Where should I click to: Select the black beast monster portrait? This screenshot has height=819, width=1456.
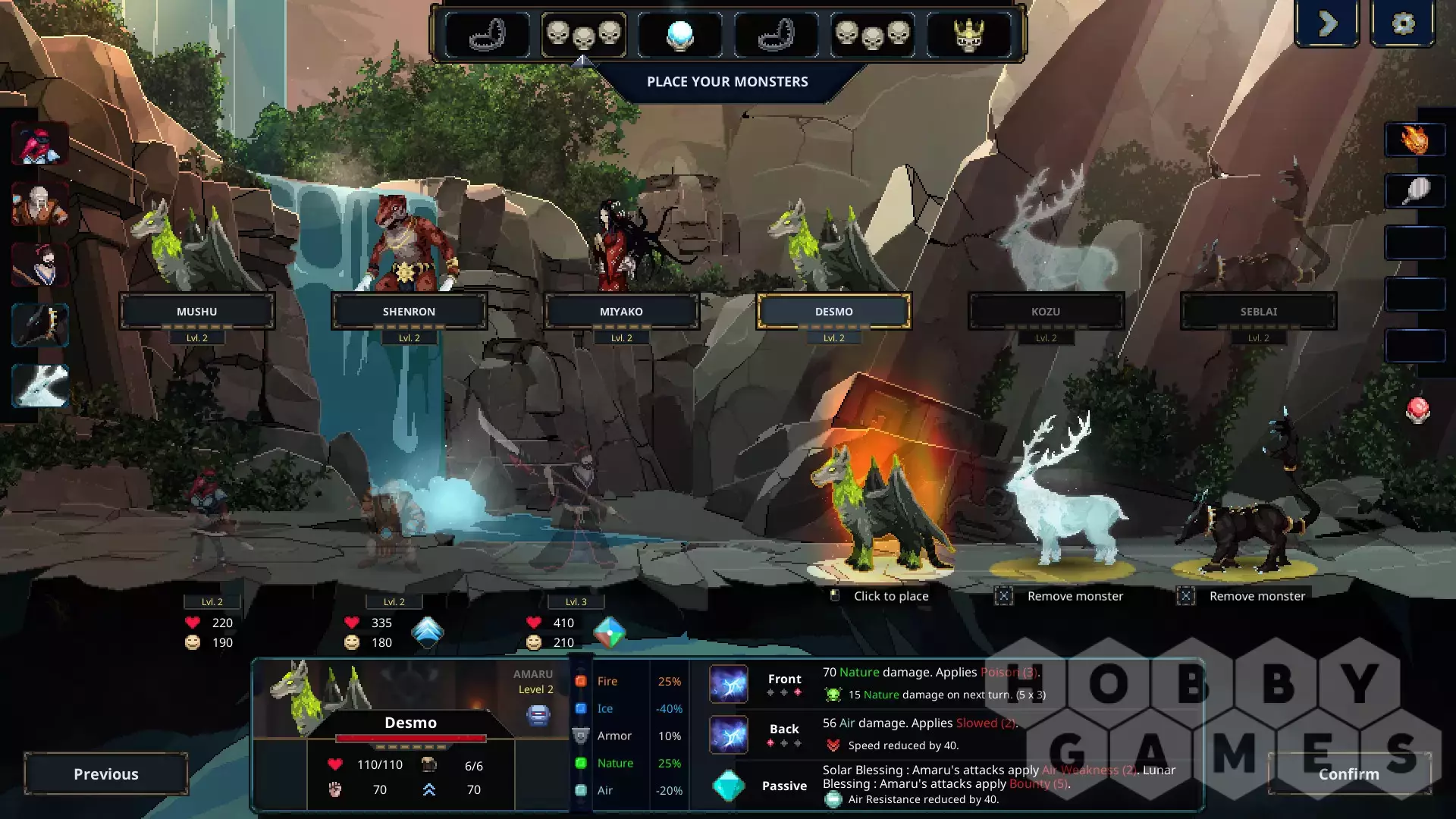tap(39, 325)
